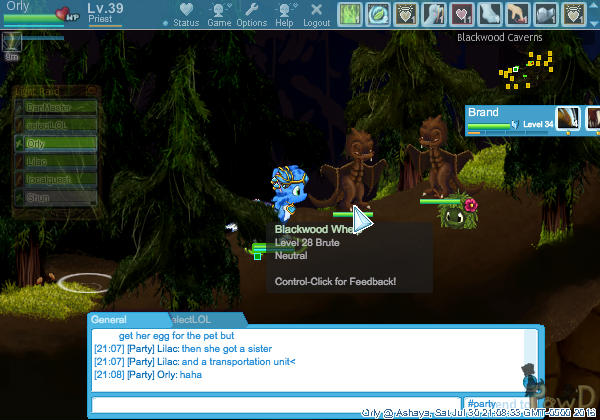Switch to the selectLOL chat tab

(195, 320)
